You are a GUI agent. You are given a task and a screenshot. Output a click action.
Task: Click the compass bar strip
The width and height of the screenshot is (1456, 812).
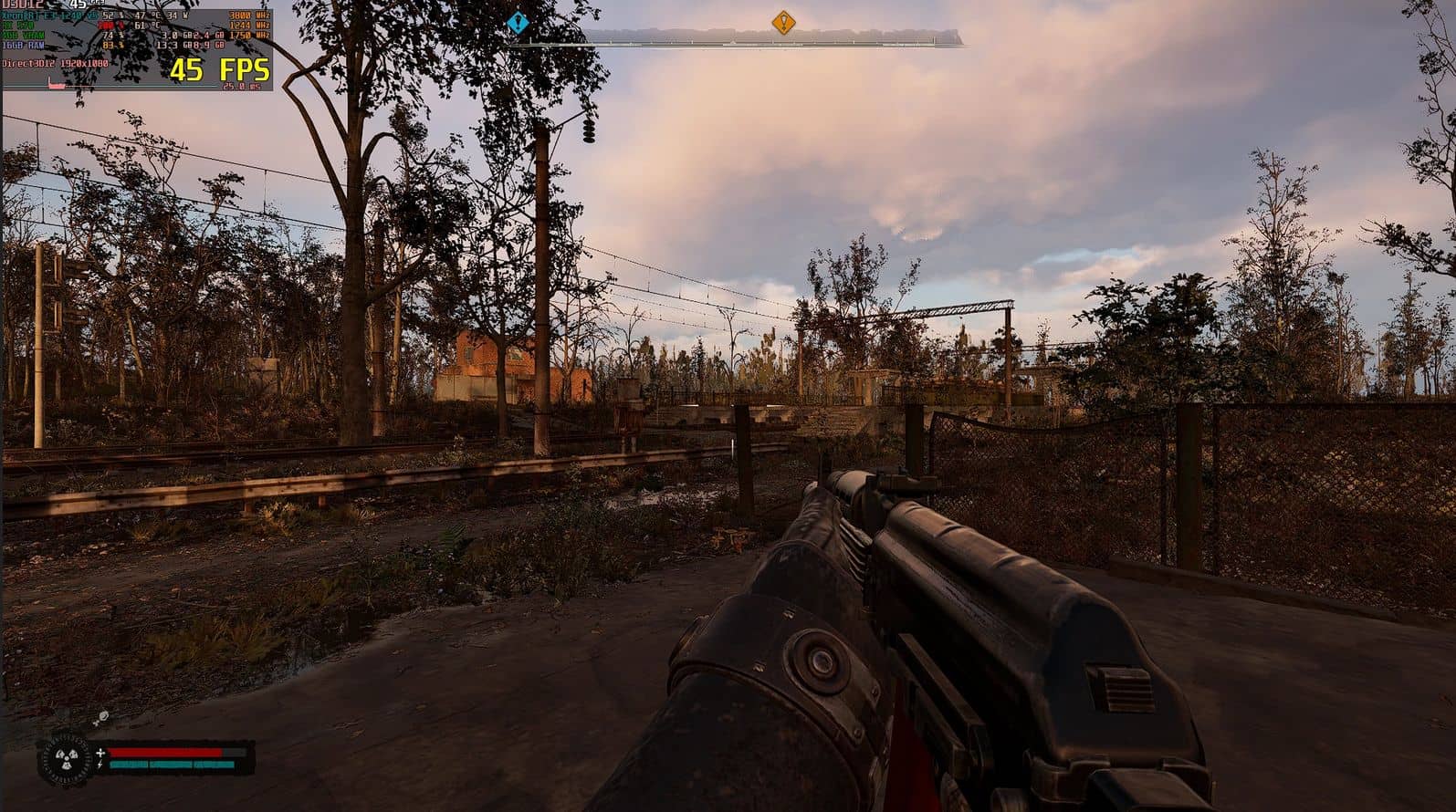click(767, 38)
